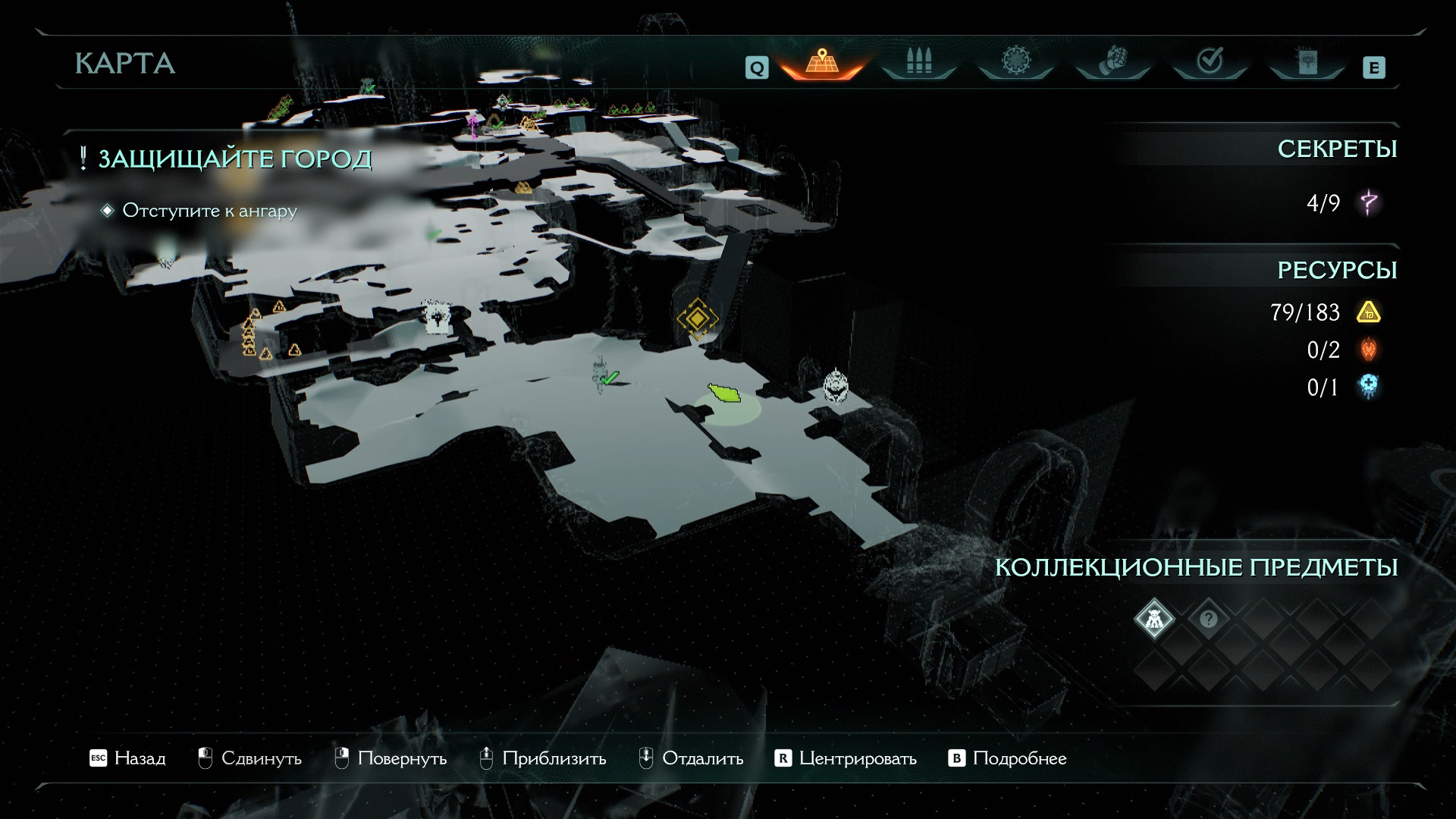Click the secrets counter rune icon
The image size is (1456, 819).
(x=1369, y=202)
